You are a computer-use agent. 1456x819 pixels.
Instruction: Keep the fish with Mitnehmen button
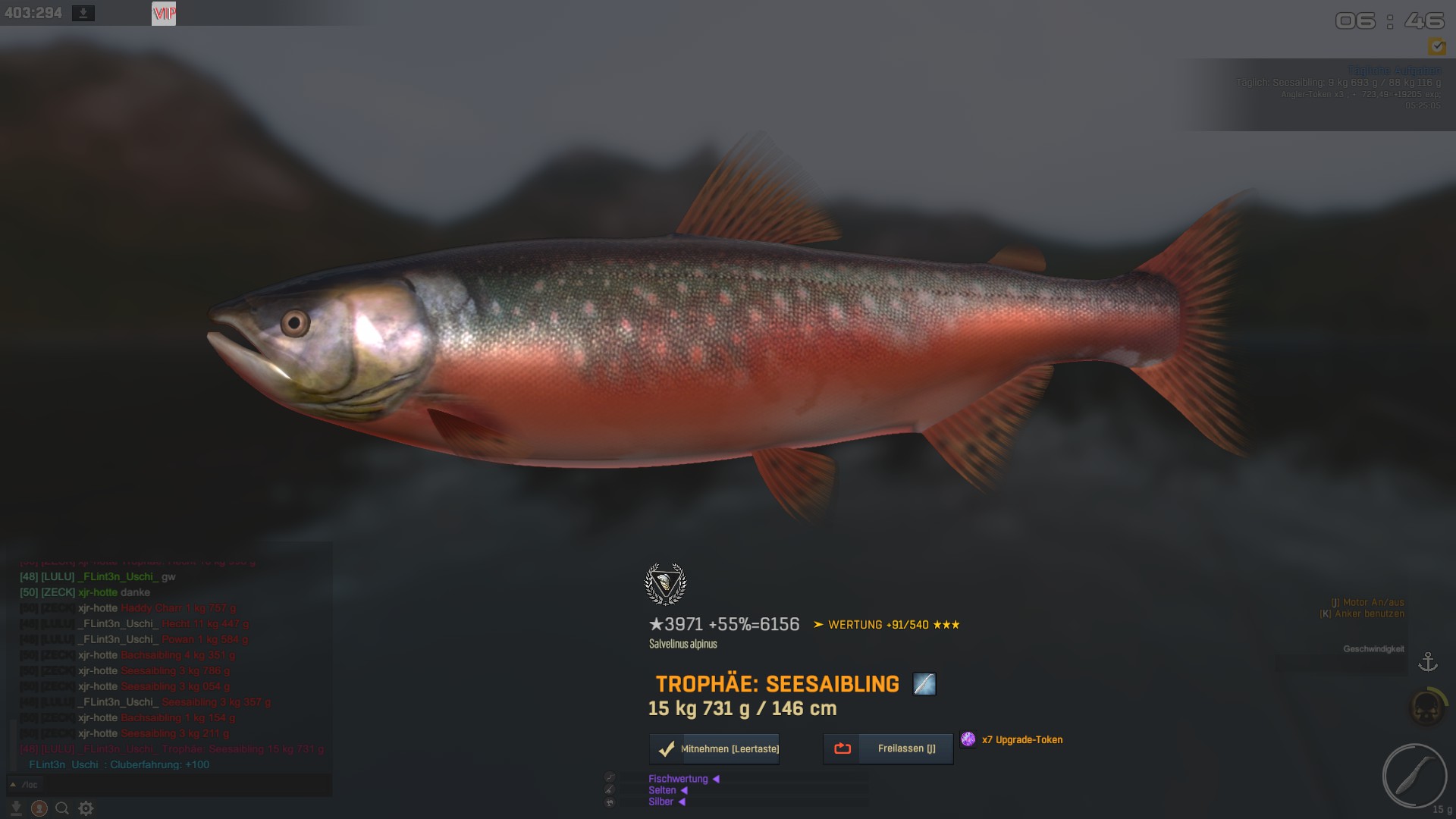[714, 748]
